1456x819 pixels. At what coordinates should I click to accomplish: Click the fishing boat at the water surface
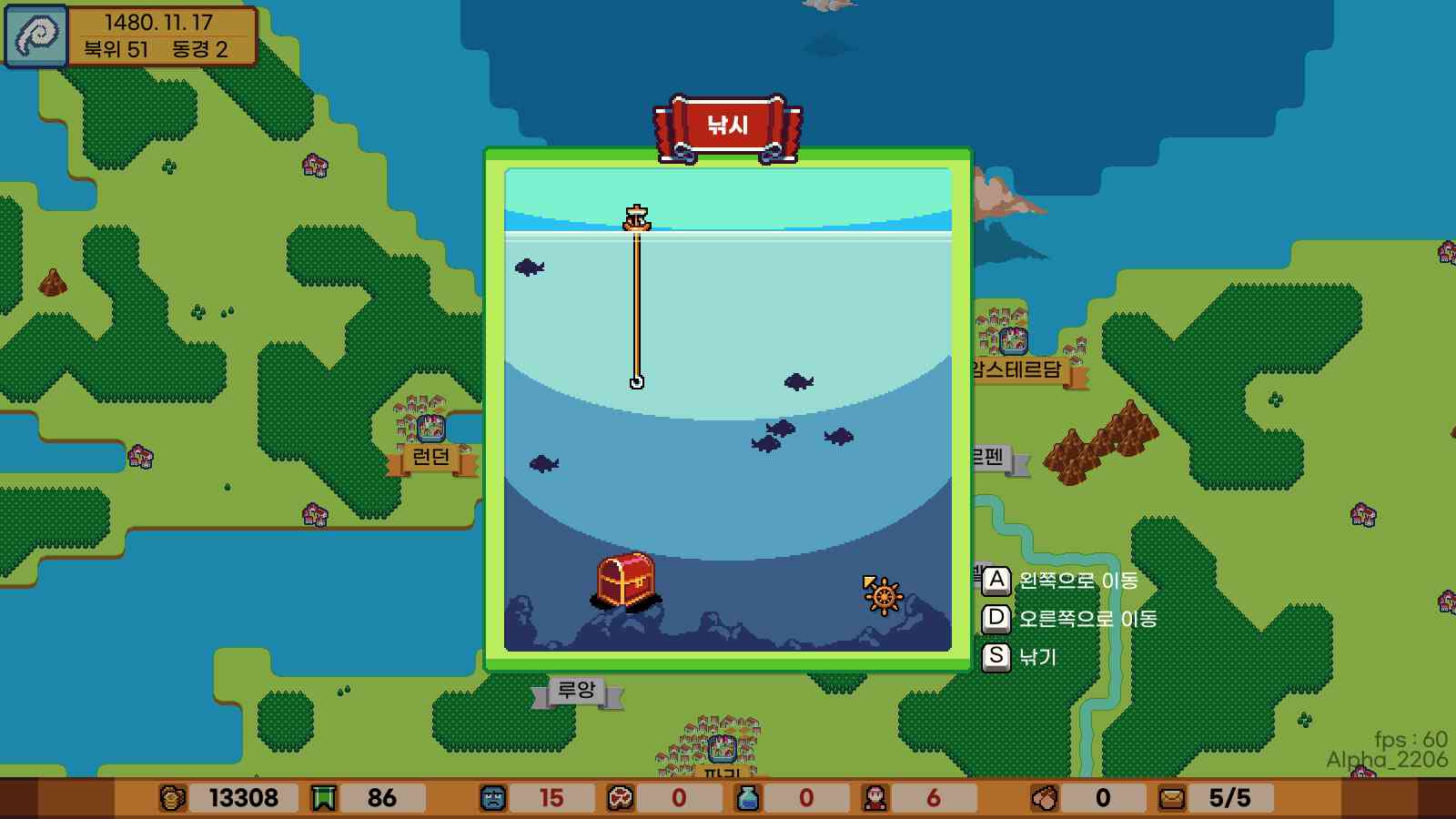(637, 217)
